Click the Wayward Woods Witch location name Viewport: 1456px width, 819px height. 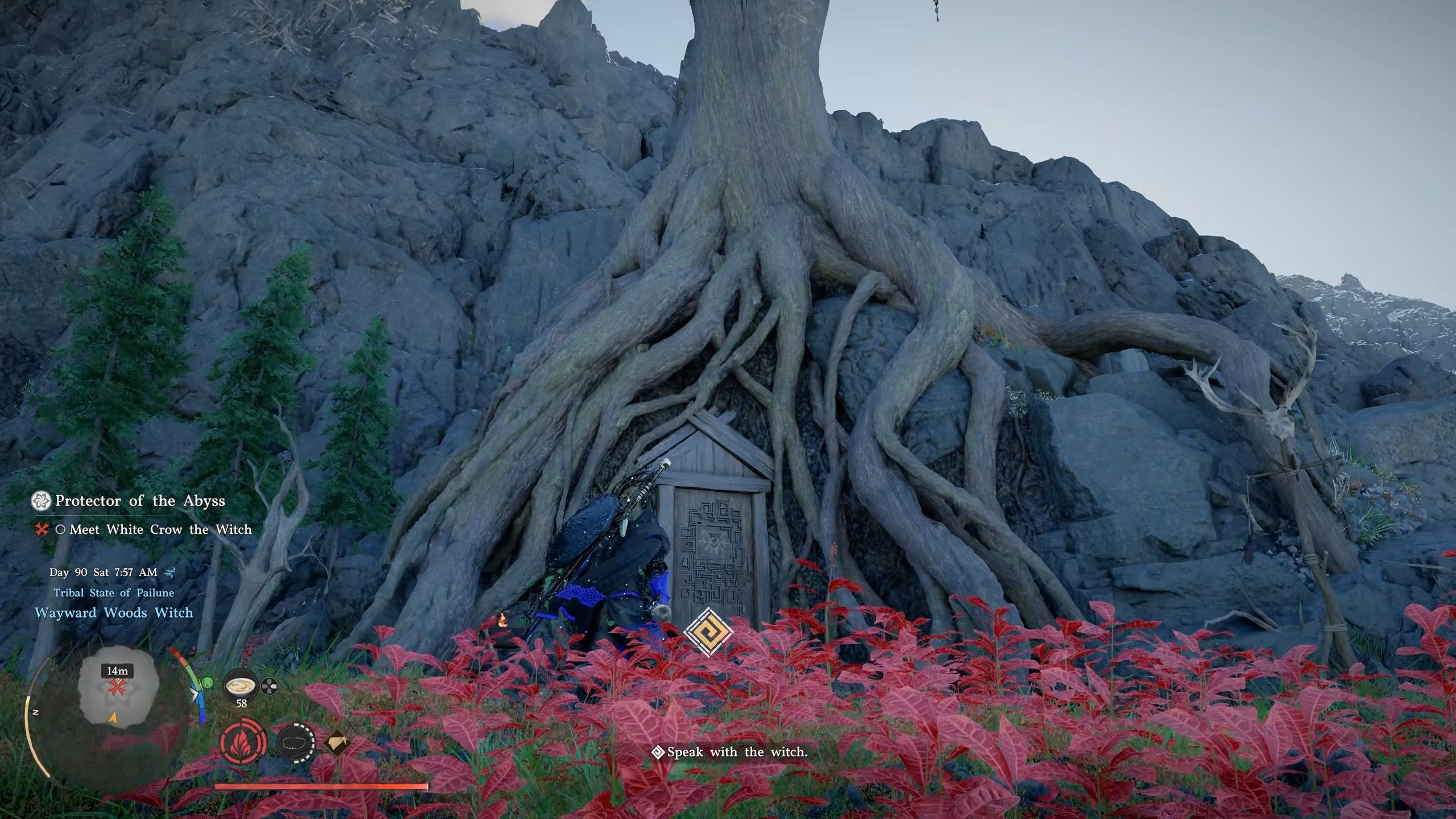114,613
